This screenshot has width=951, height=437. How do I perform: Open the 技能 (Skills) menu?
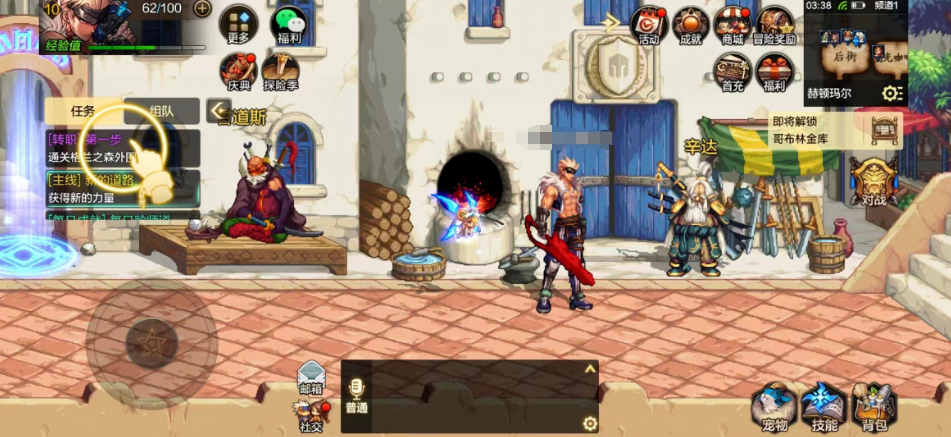point(824,406)
